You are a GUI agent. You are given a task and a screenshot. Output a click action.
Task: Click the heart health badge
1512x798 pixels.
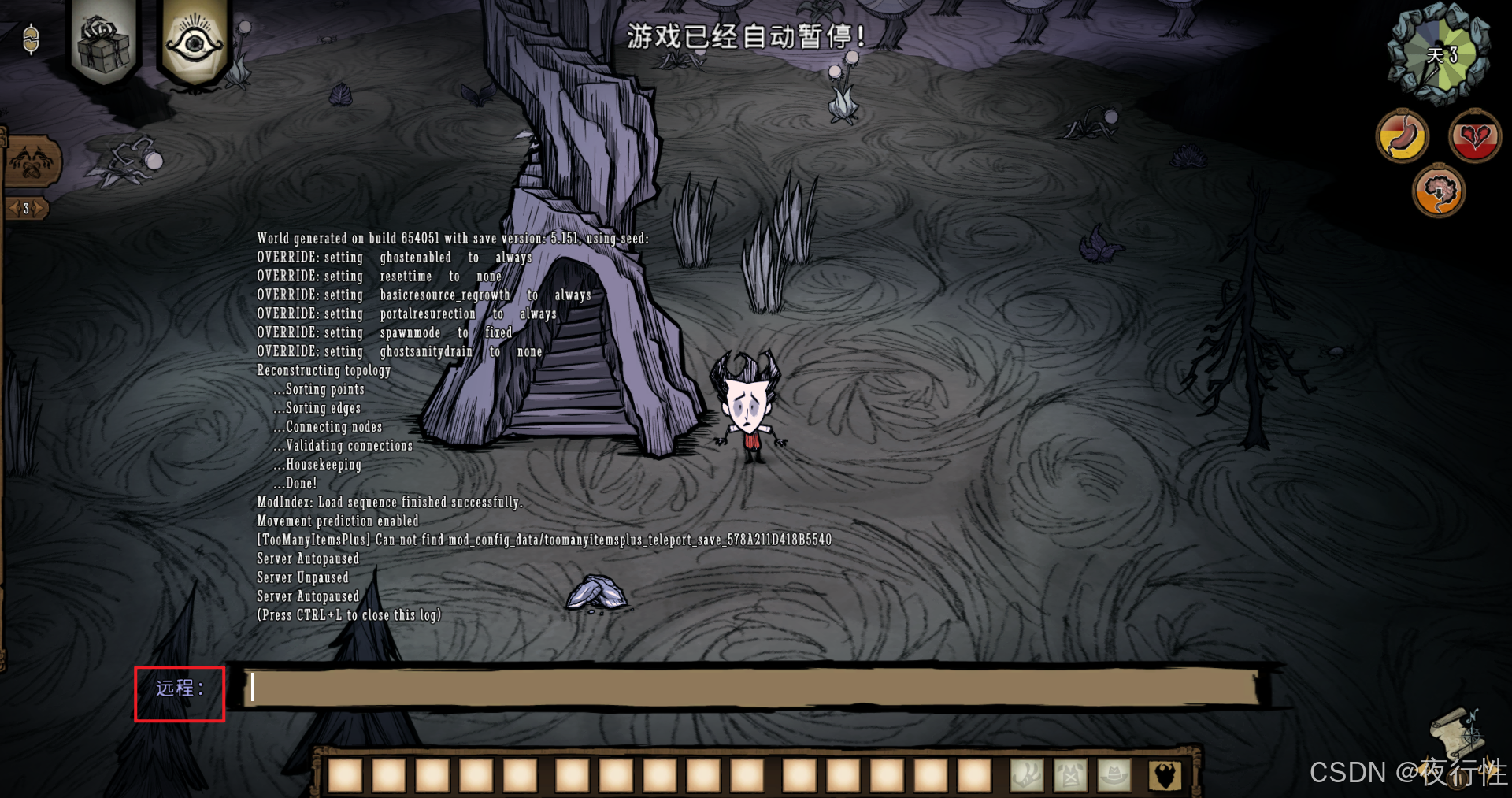tap(1474, 136)
